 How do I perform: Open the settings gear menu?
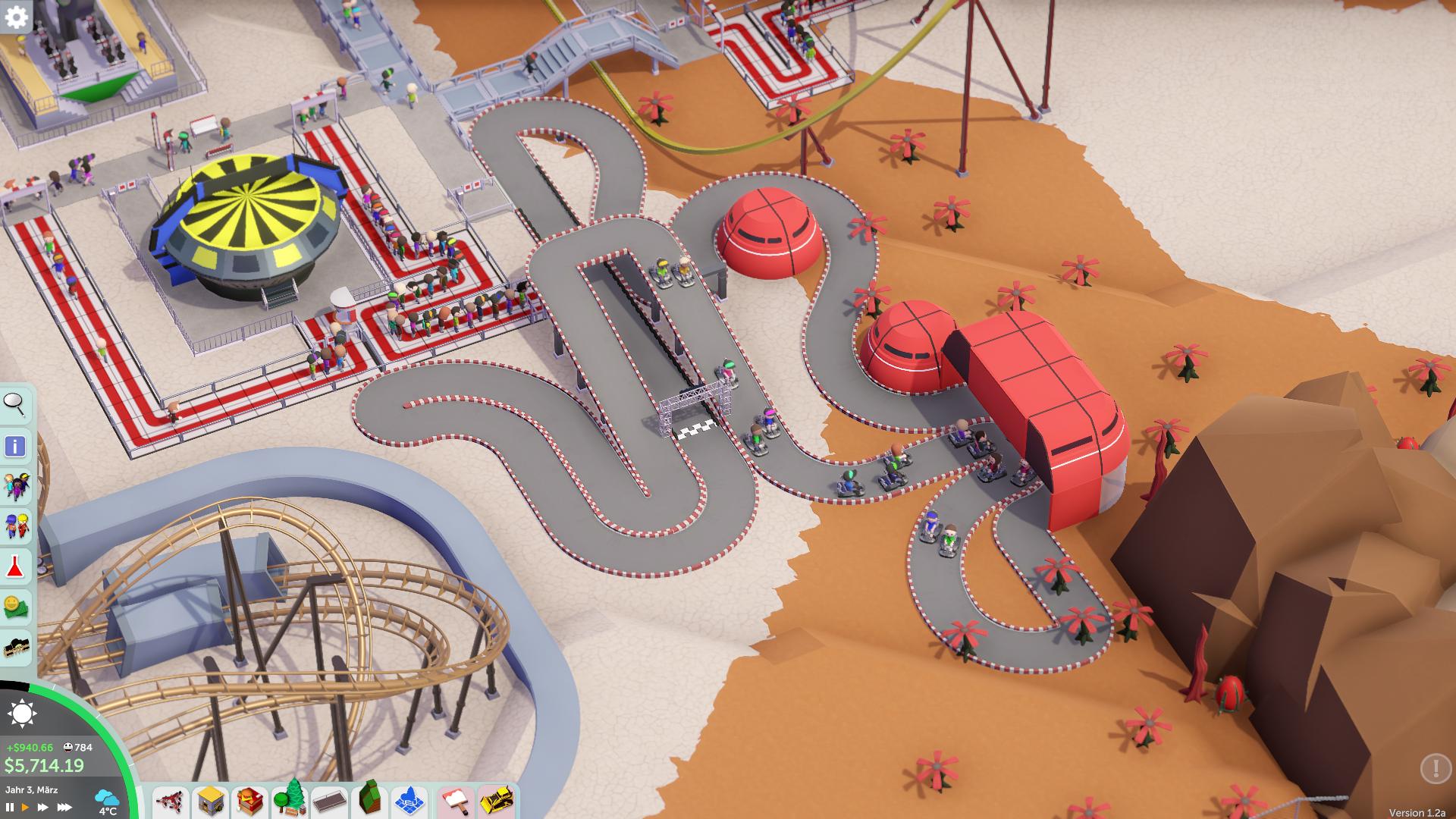click(x=16, y=17)
